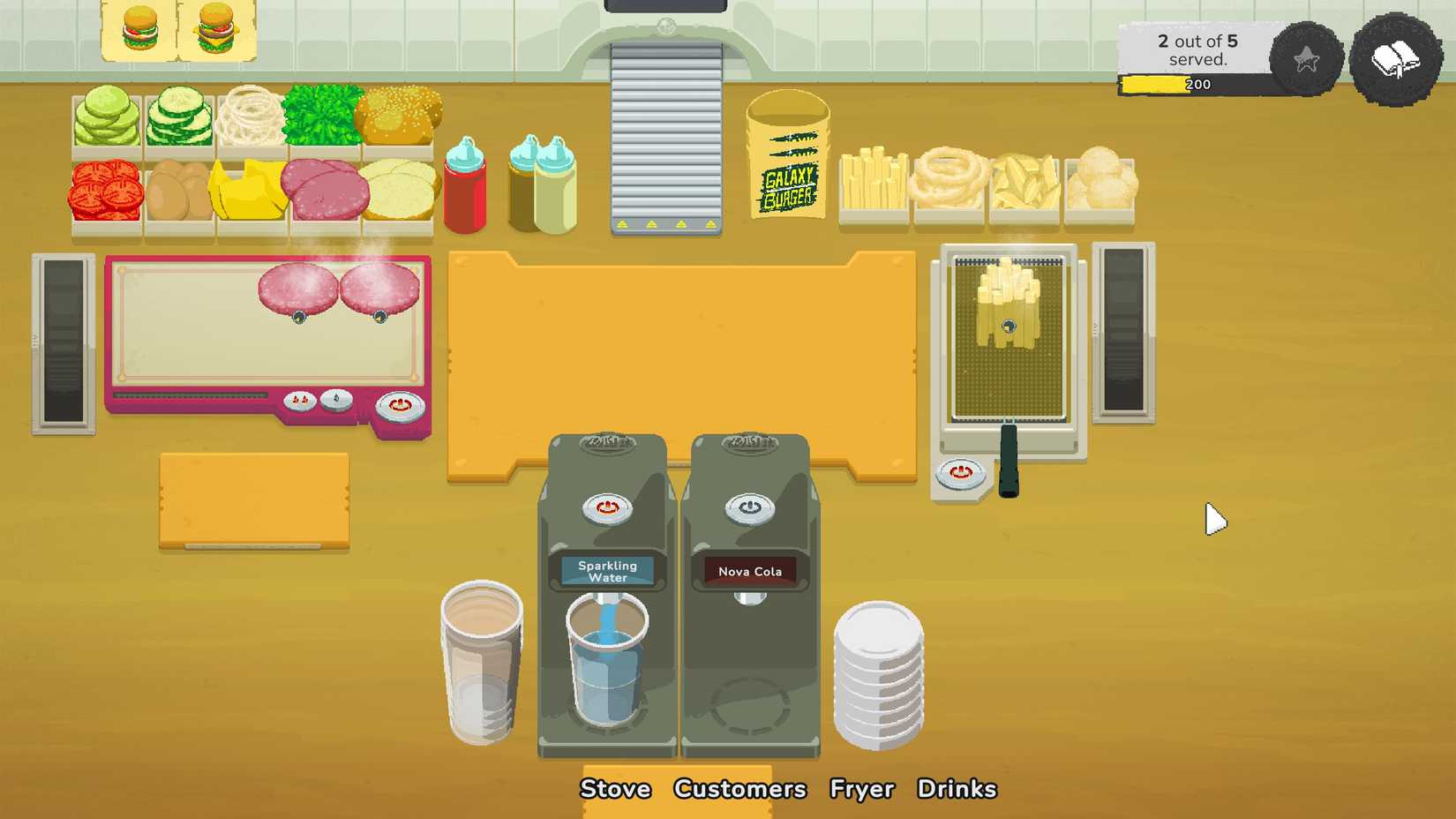Toggle the fryer power button below the basket
This screenshot has width=1456, height=819.
click(962, 474)
